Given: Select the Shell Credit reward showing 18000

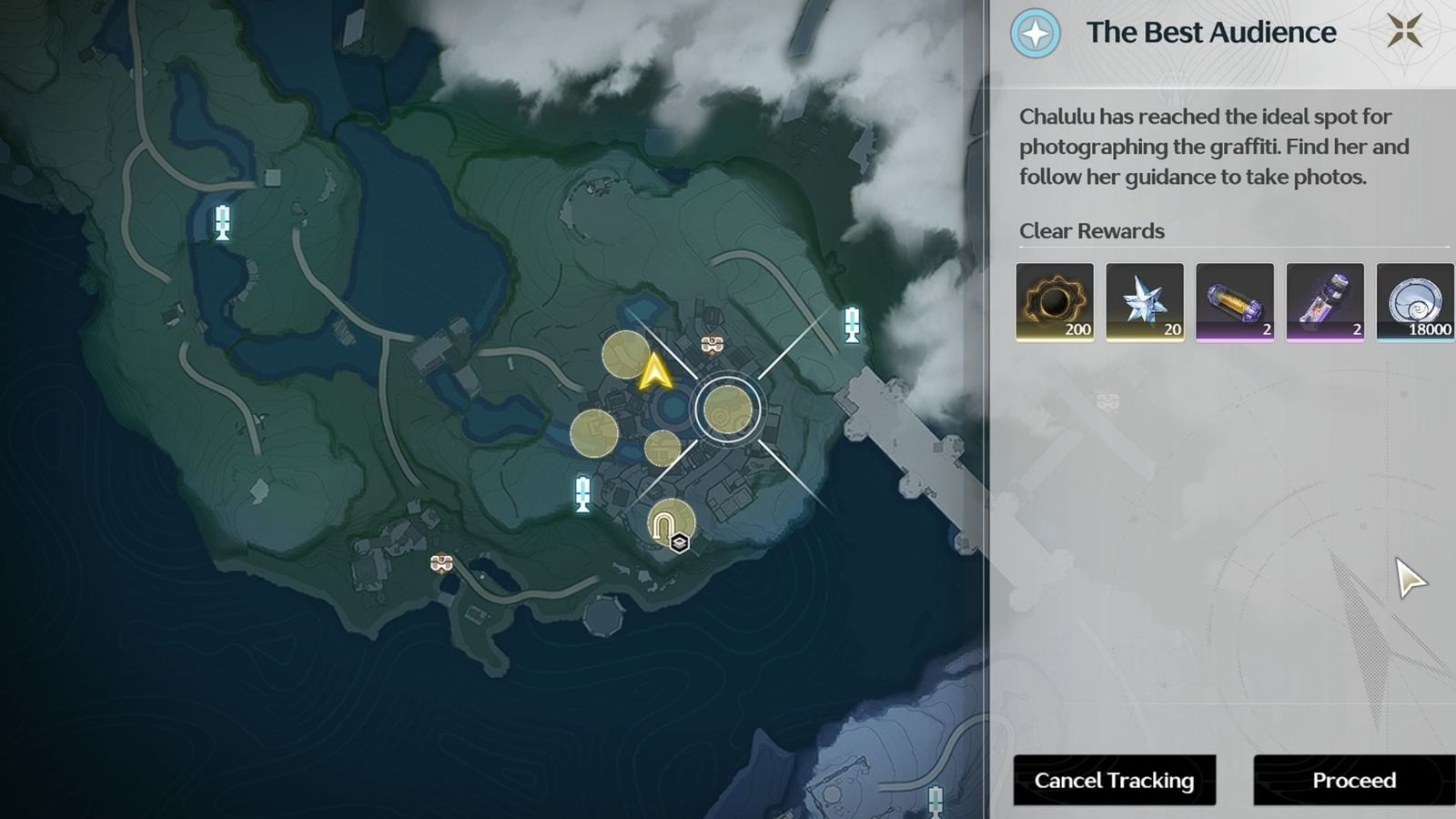Looking at the screenshot, I should tap(1412, 303).
